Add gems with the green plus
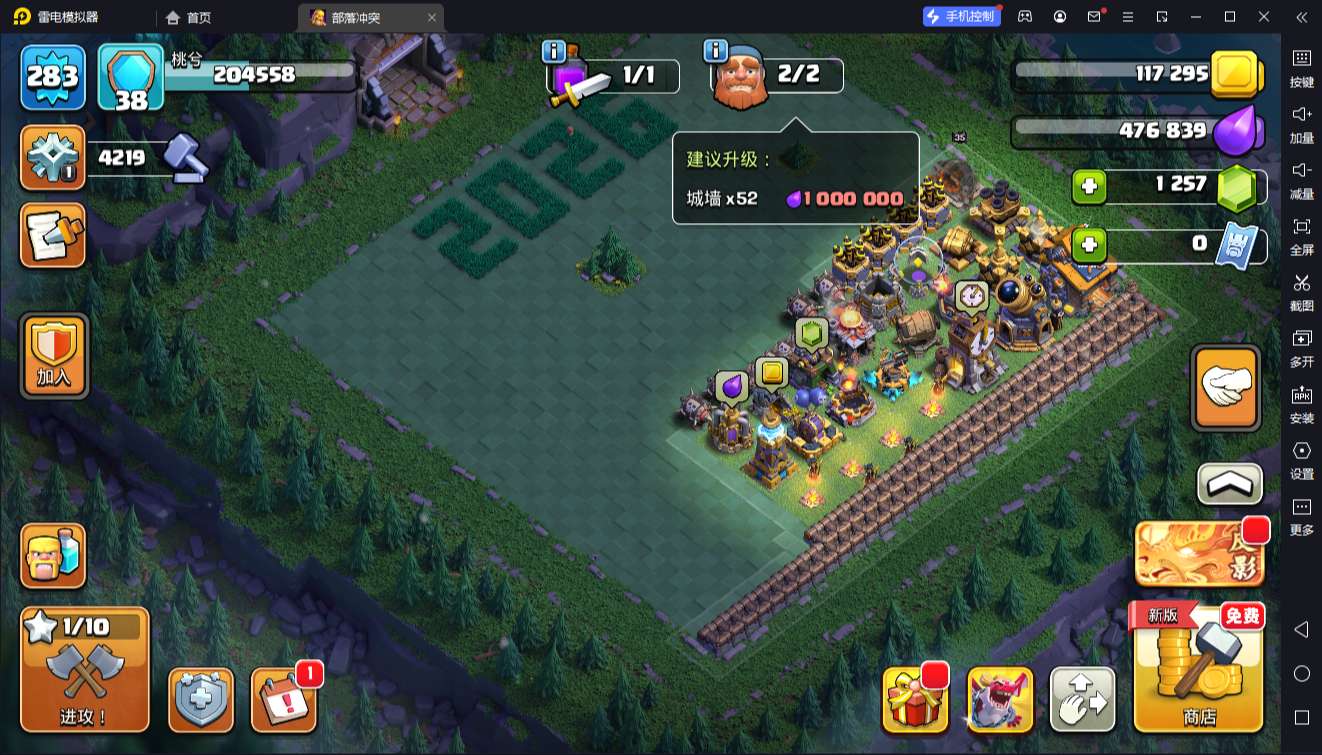This screenshot has height=755, width=1322. click(x=1089, y=187)
